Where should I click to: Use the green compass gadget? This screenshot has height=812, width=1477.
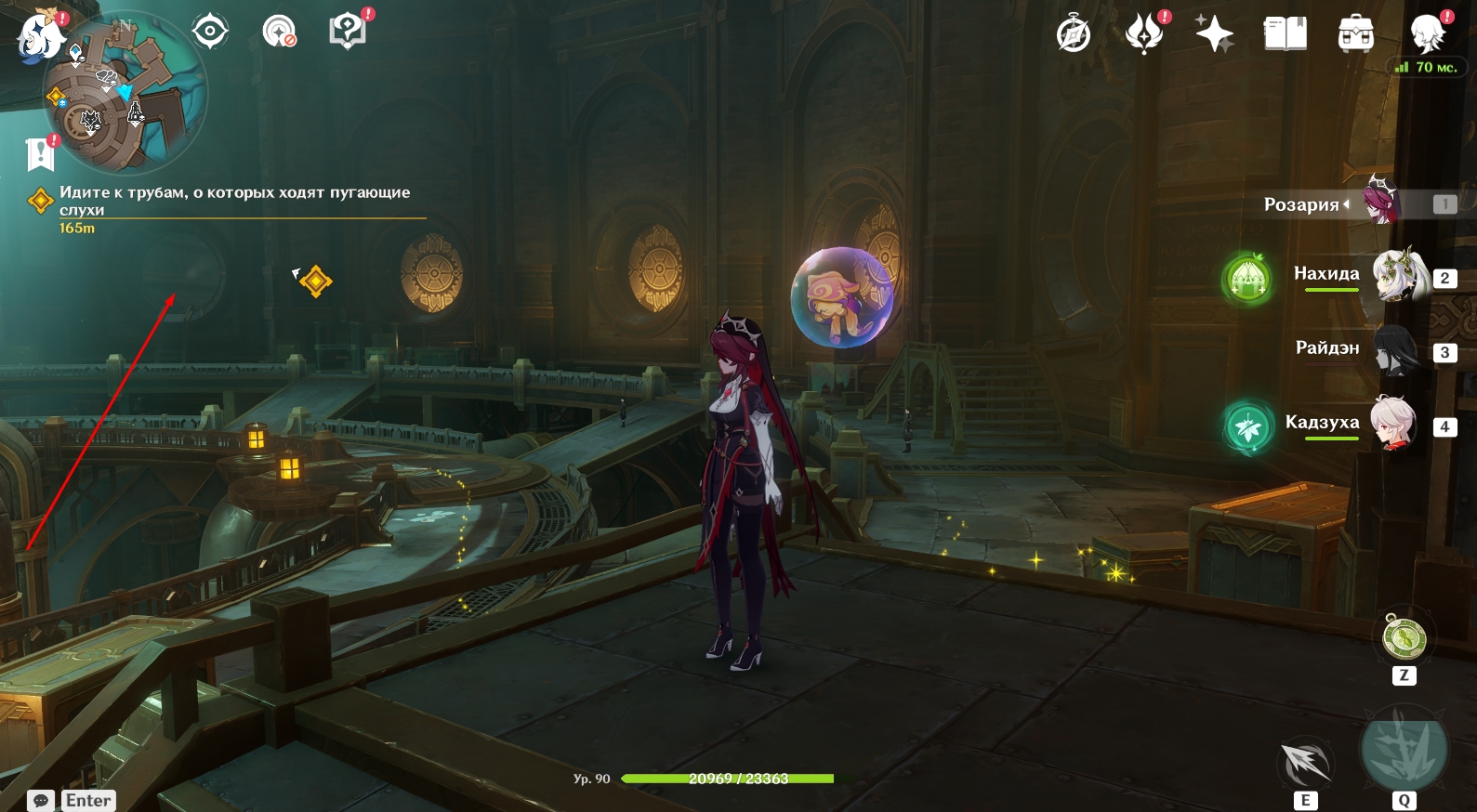1404,638
